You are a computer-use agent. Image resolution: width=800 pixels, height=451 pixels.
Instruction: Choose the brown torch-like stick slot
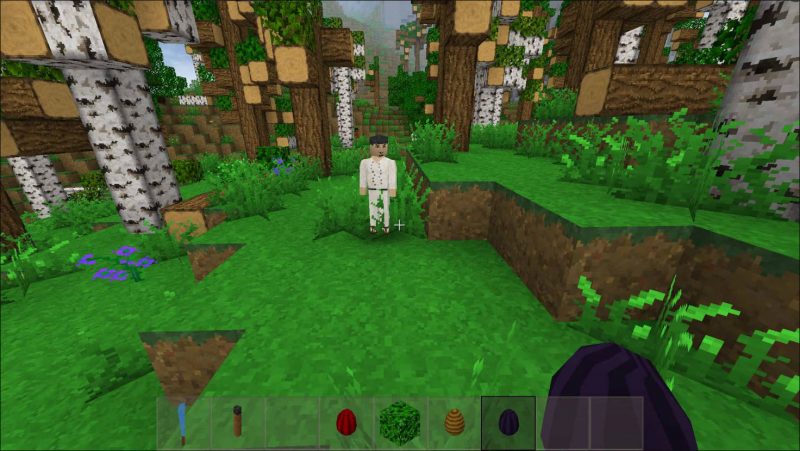point(238,422)
